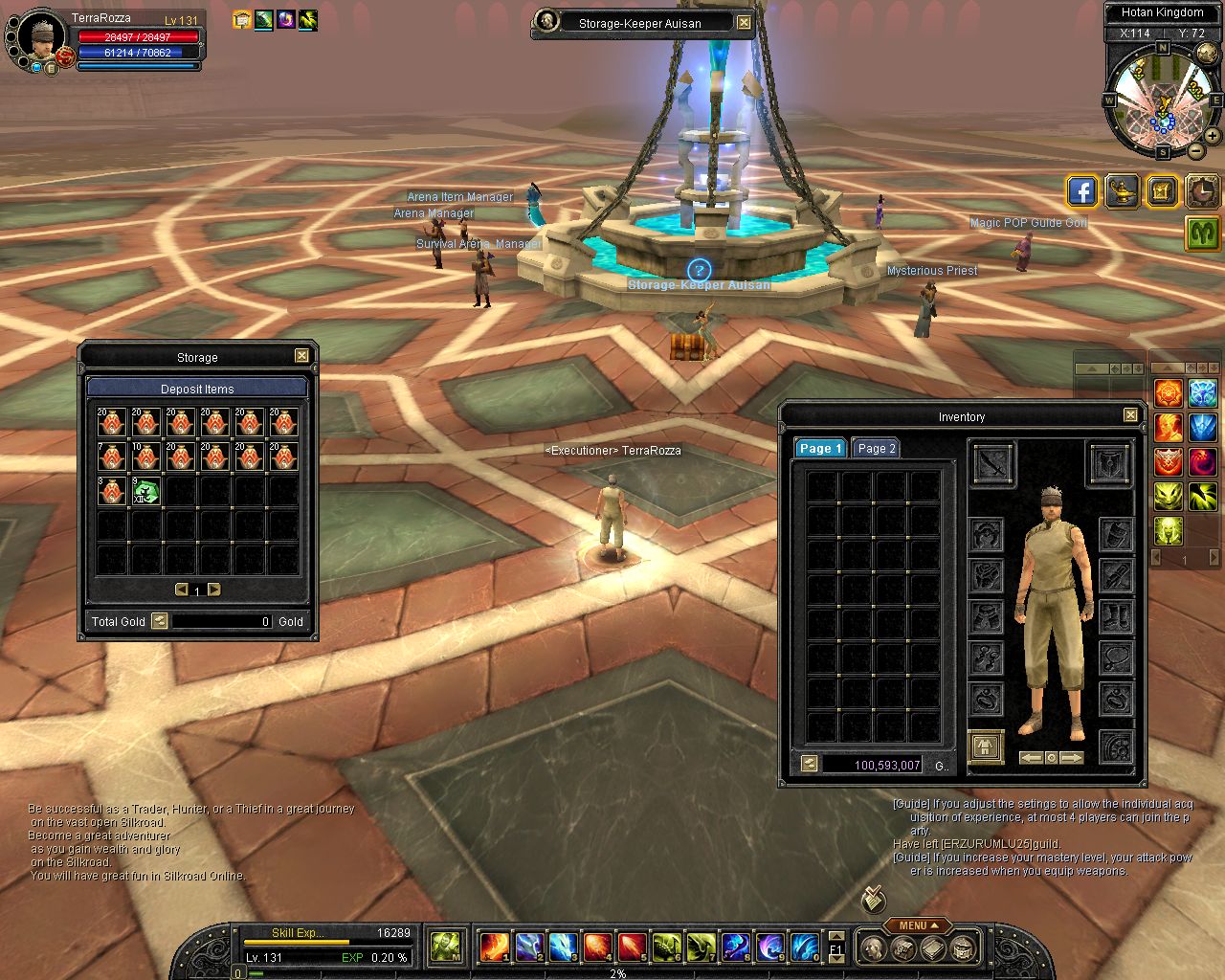The image size is (1225, 980).
Task: Switch to inventory Page 2 tab
Action: tap(876, 448)
